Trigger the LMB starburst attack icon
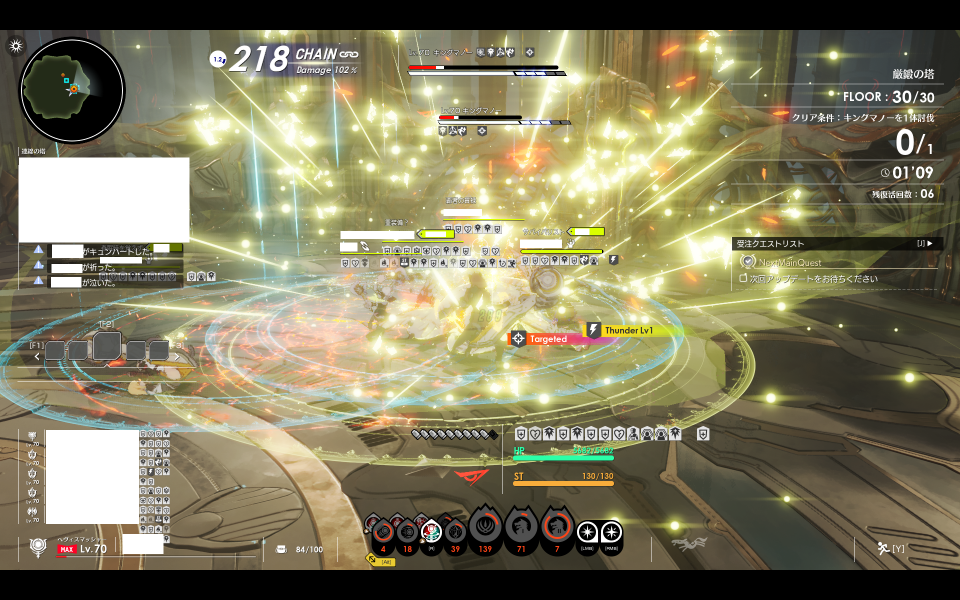The width and height of the screenshot is (960, 600). tap(587, 531)
